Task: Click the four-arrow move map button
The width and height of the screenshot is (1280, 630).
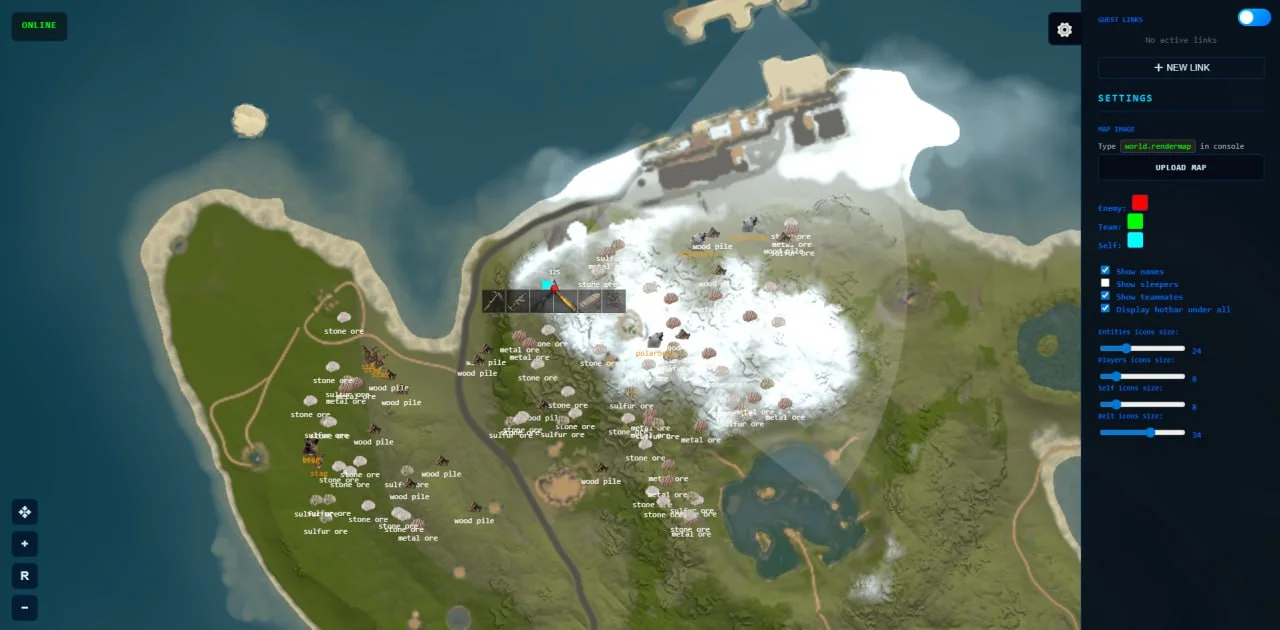Action: pos(24,512)
